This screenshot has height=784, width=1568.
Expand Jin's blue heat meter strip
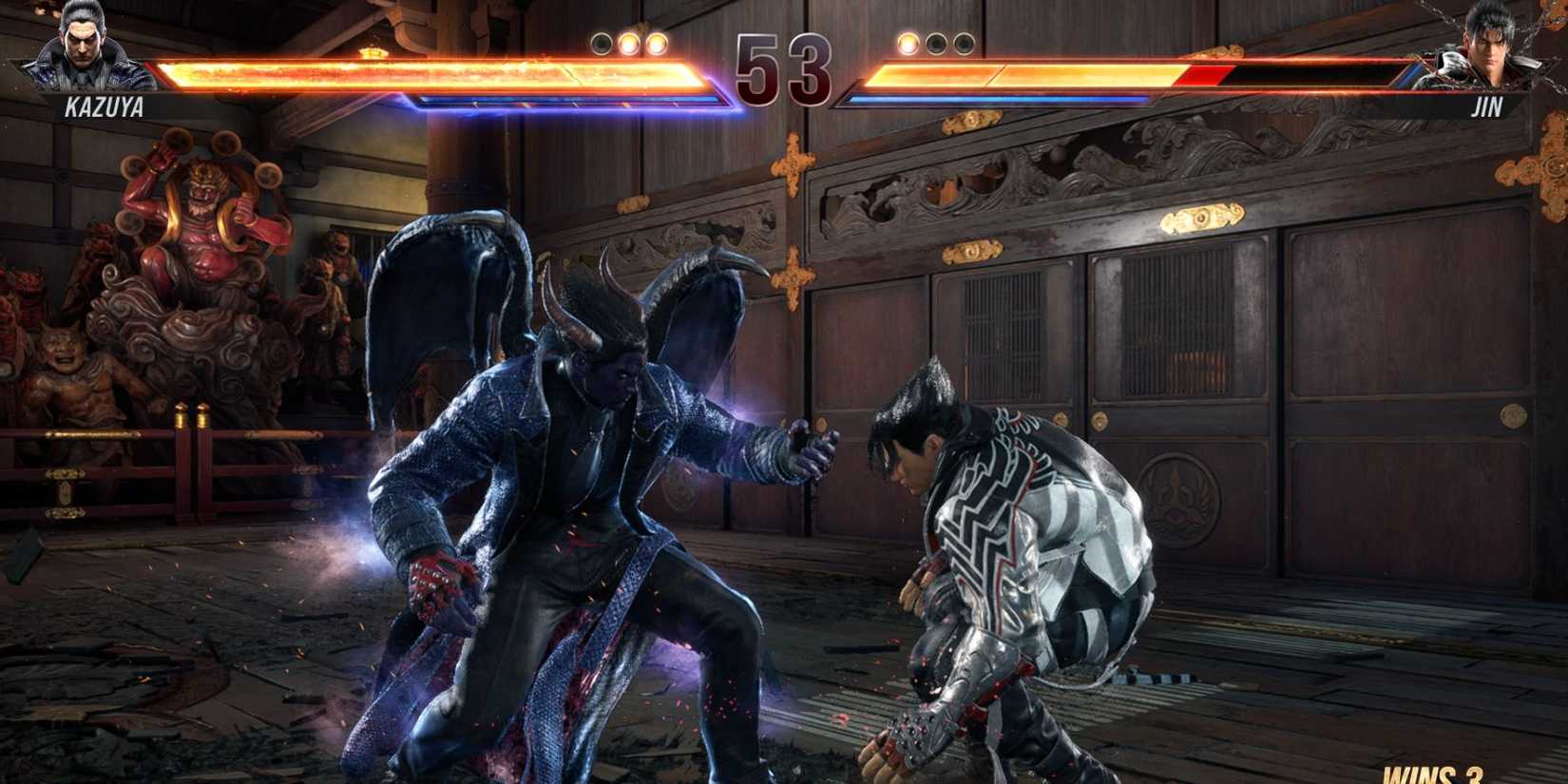pos(998,100)
